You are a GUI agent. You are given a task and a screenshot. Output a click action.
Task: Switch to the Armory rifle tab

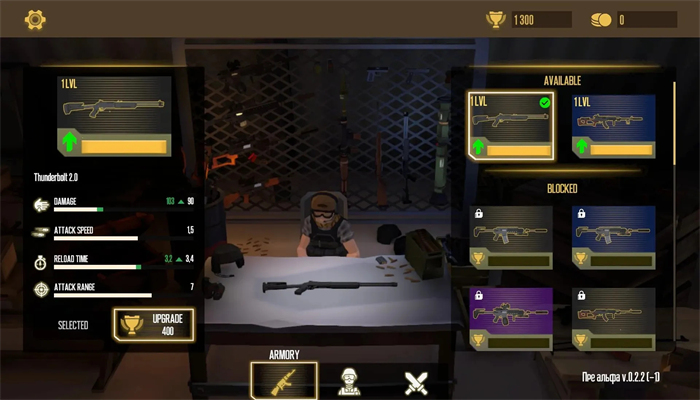pos(284,380)
